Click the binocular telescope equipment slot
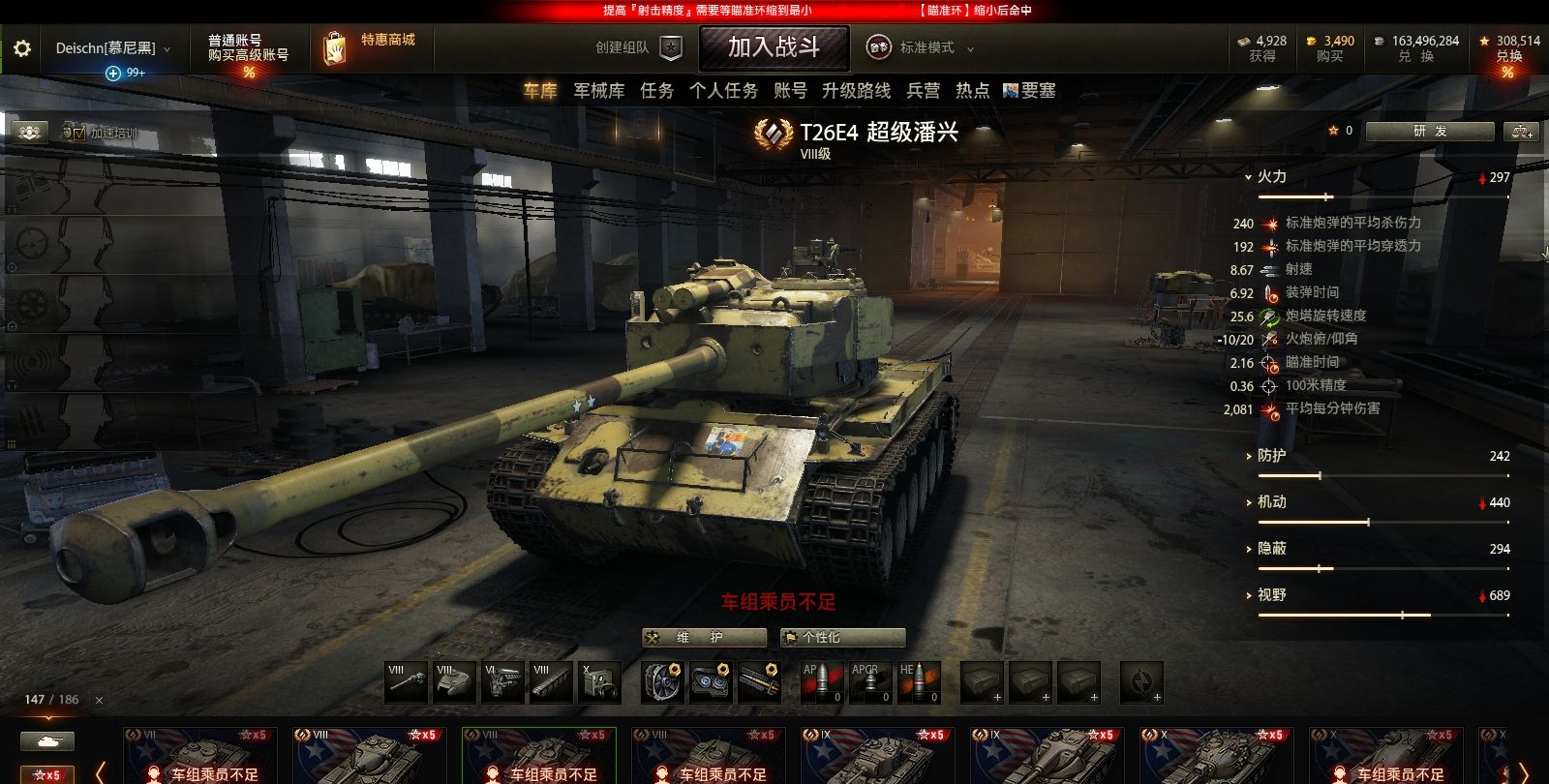This screenshot has height=784, width=1549. point(712,680)
